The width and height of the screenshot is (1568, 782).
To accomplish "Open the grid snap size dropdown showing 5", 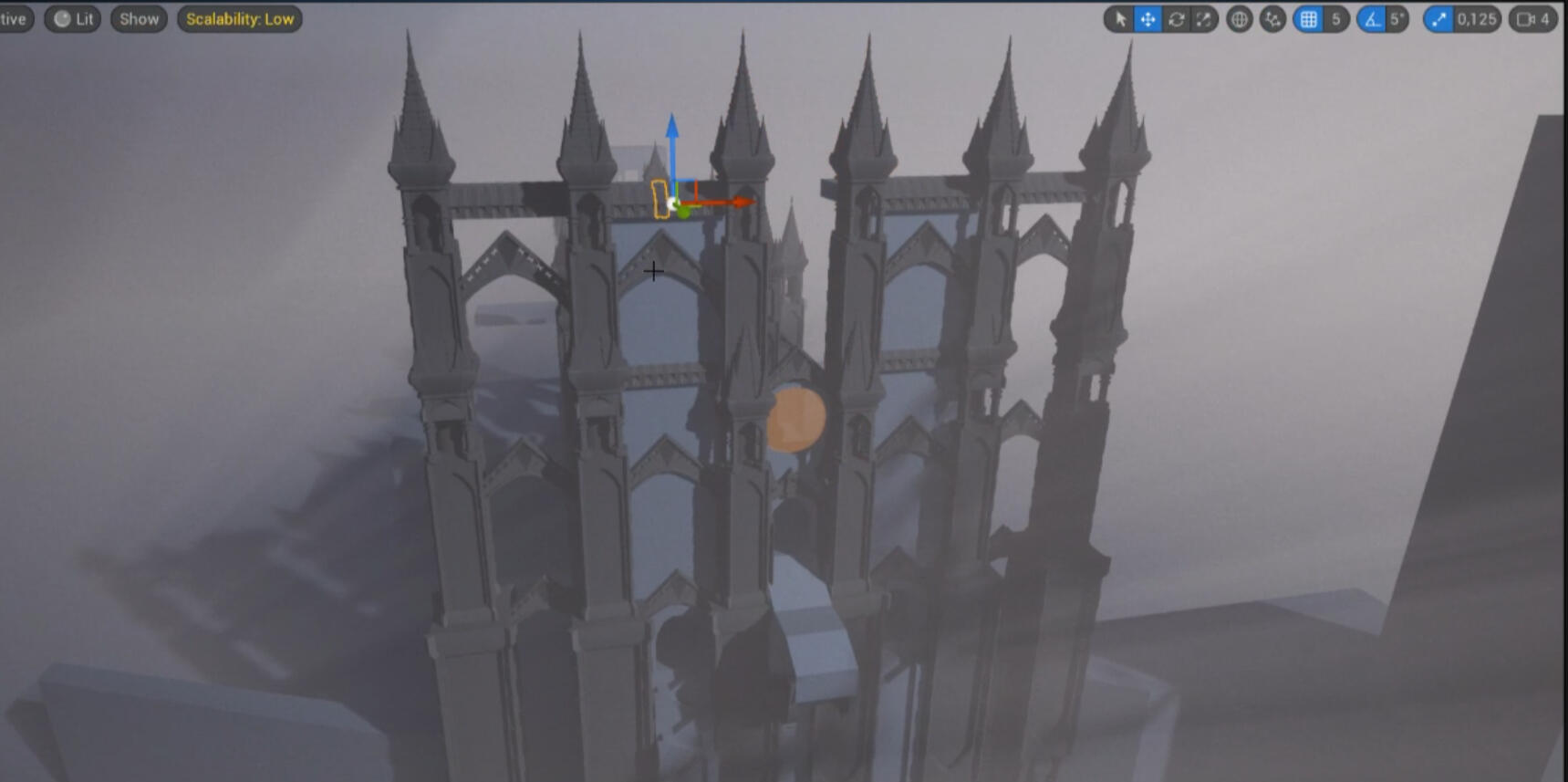I will [x=1336, y=18].
